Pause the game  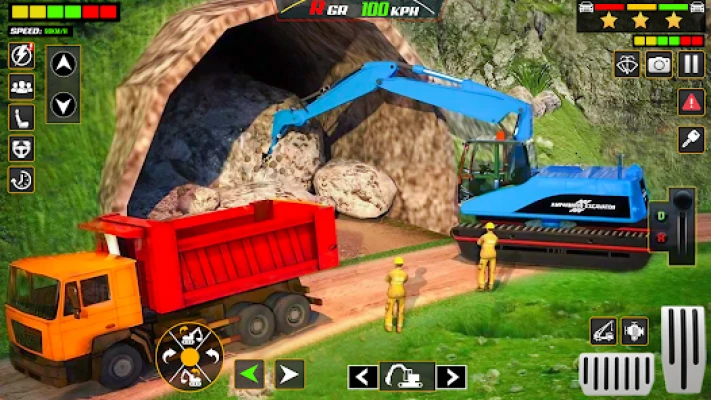tap(691, 65)
